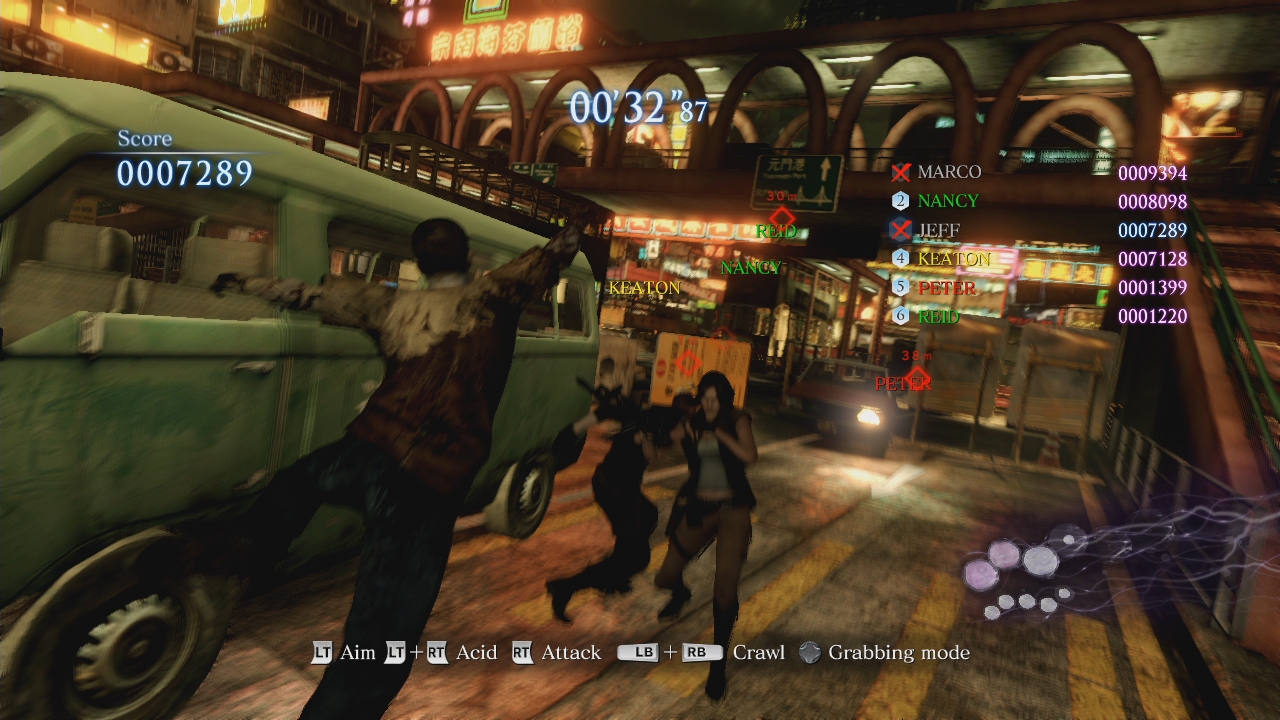1280x720 pixels.
Task: Click the red PETER 38m target marker
Action: (916, 376)
